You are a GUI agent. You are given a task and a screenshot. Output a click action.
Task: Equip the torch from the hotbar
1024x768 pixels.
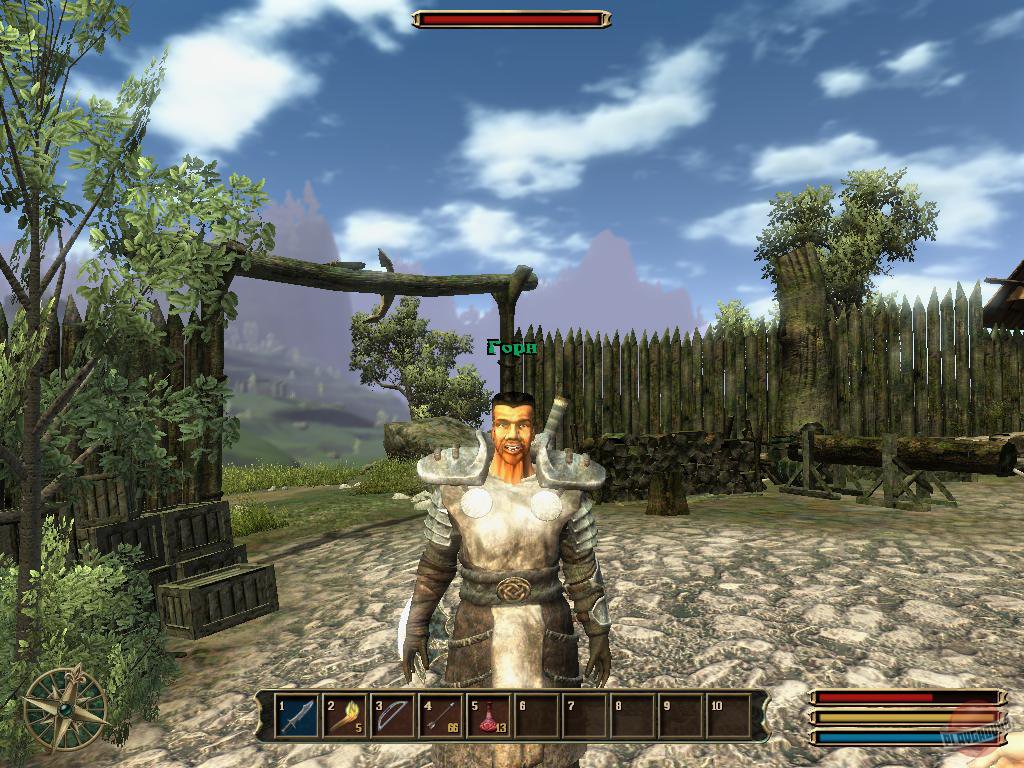pos(345,717)
